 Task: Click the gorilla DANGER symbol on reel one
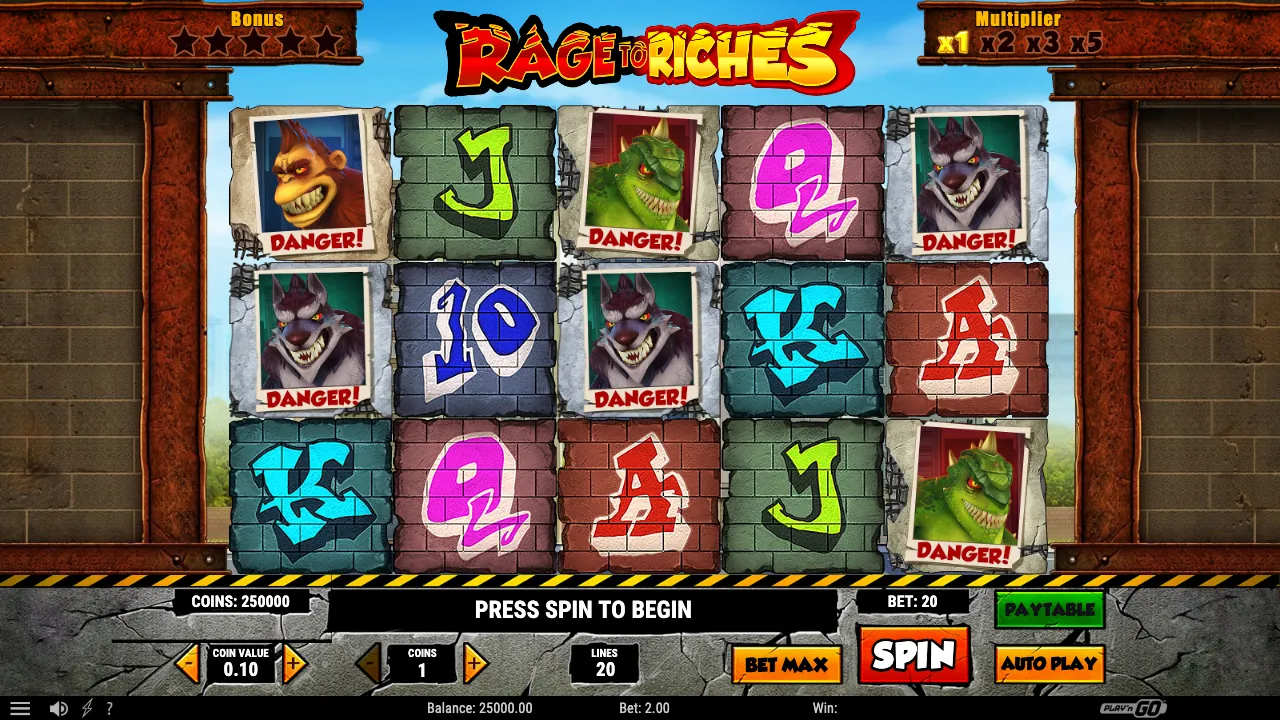(x=310, y=182)
